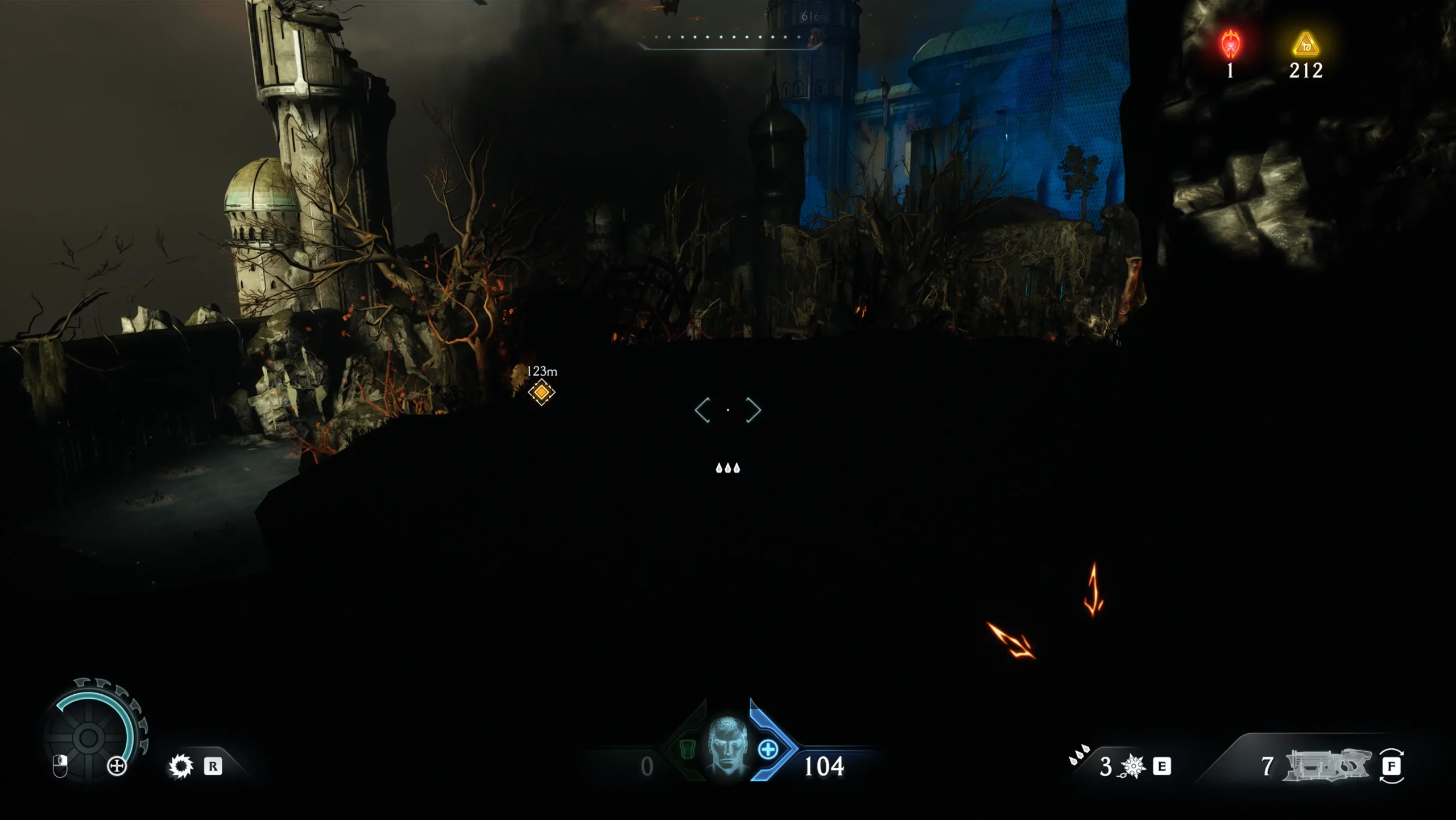Click the compass bar at the top
This screenshot has width=1456, height=820.
pyautogui.click(x=728, y=38)
